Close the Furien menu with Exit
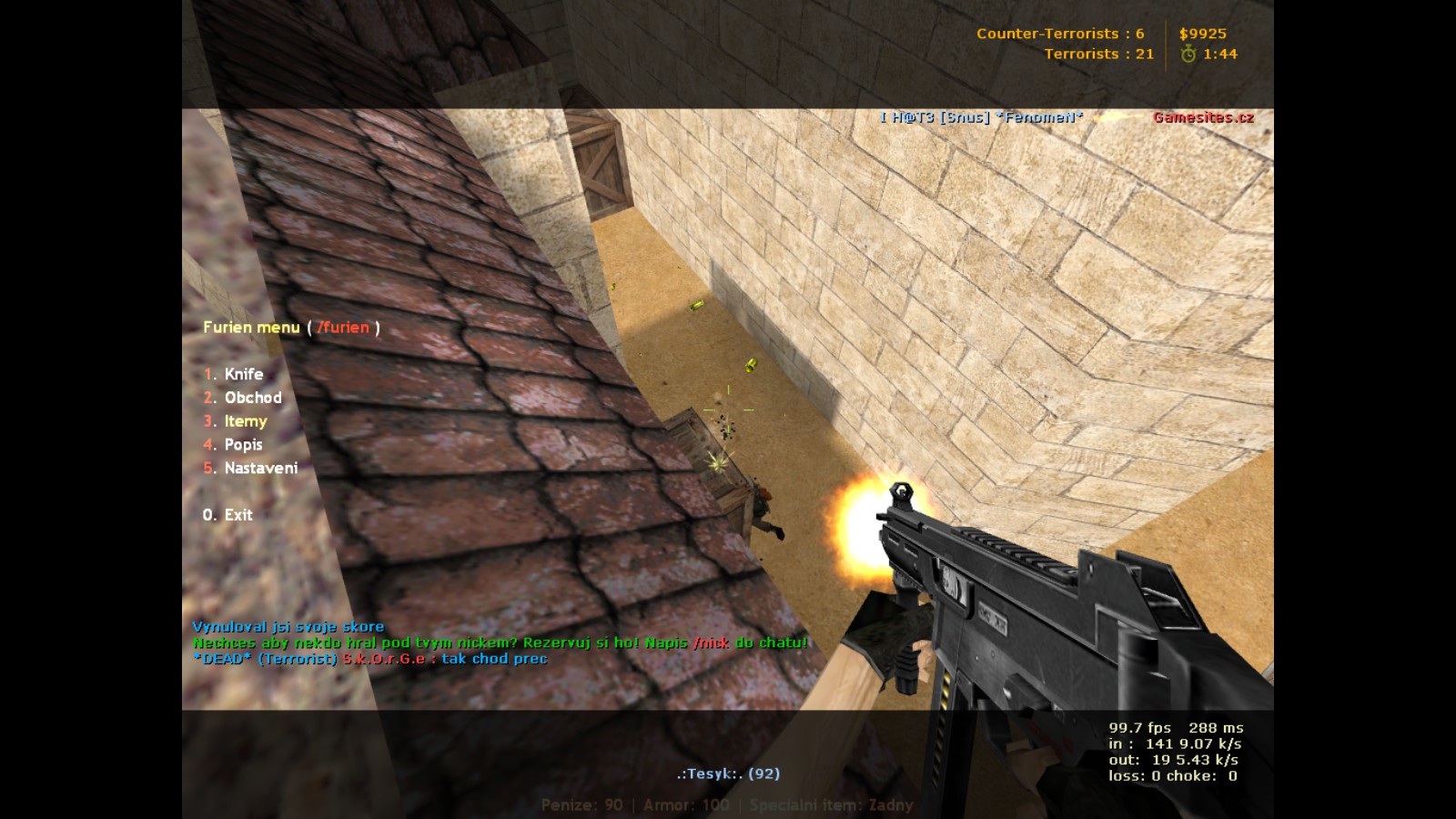 (x=238, y=515)
